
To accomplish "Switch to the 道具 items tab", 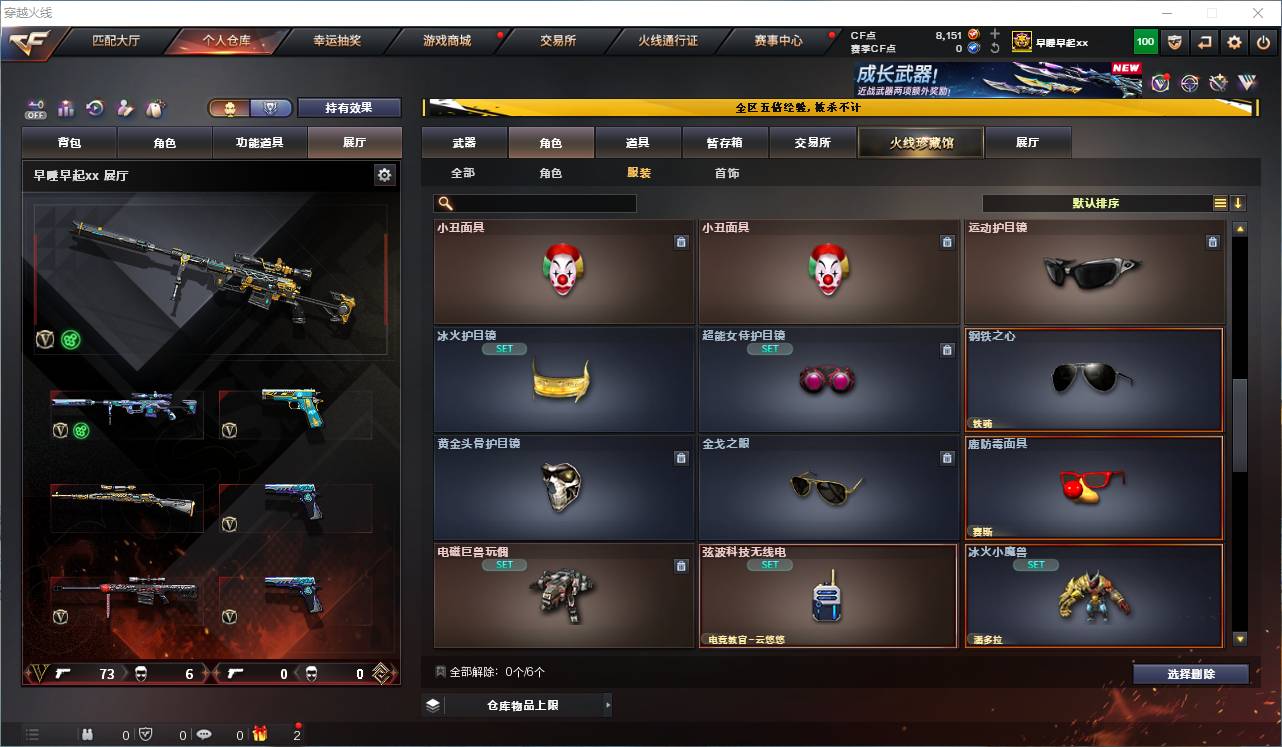I will point(637,143).
